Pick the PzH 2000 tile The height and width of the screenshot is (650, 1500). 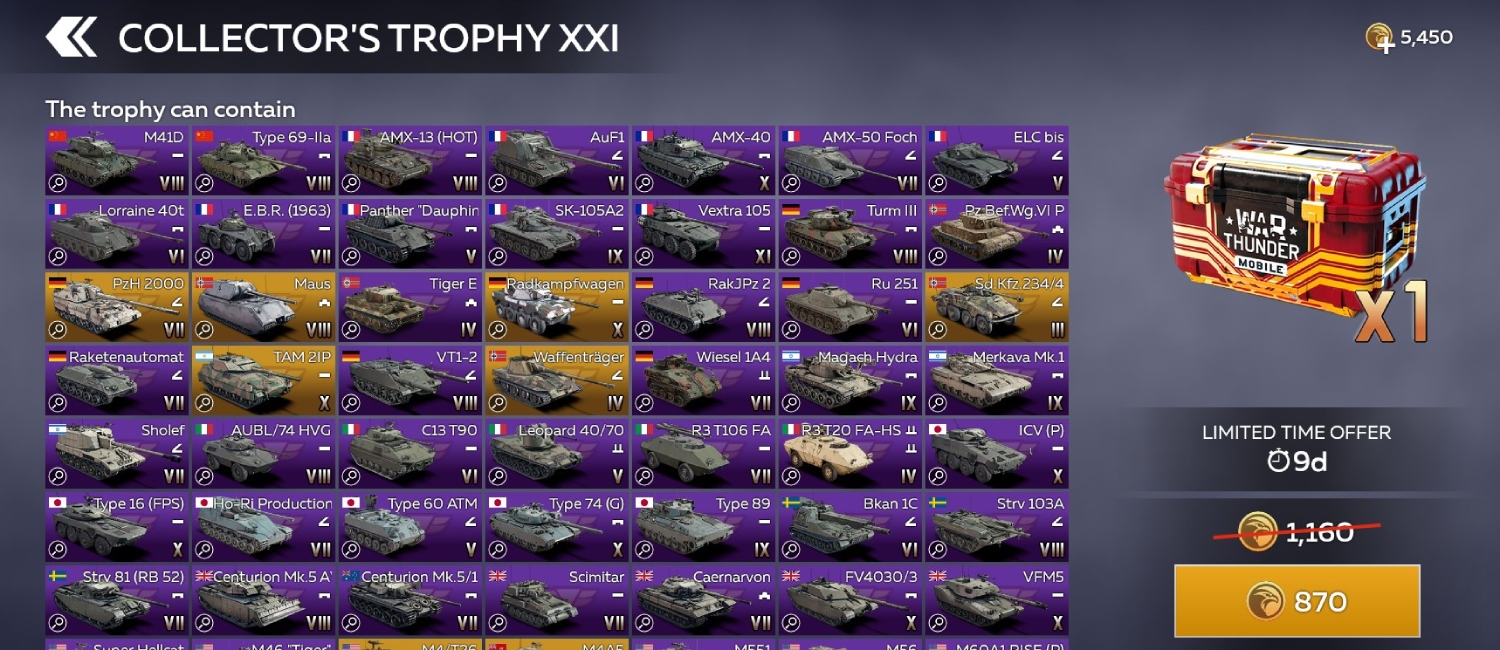(x=116, y=307)
